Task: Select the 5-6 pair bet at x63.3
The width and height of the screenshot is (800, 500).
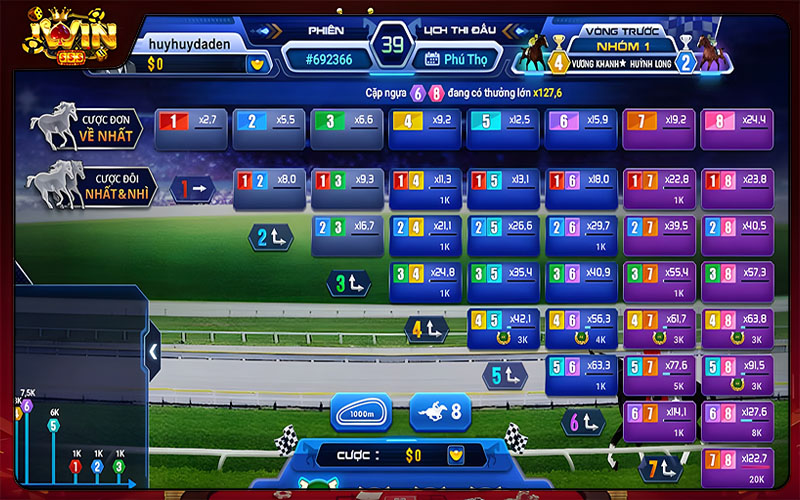Action: [581, 370]
